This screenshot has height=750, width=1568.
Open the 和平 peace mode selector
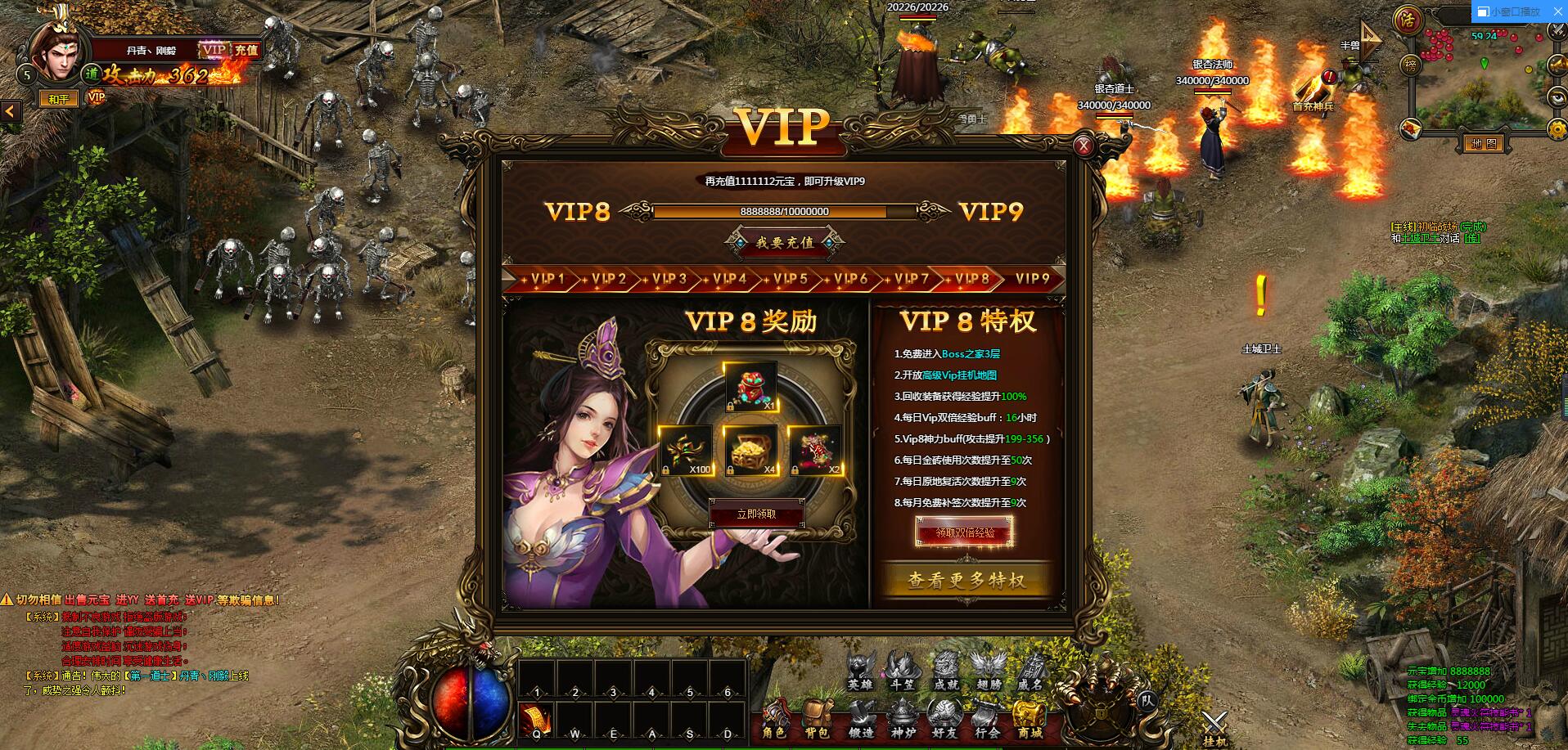pyautogui.click(x=61, y=98)
